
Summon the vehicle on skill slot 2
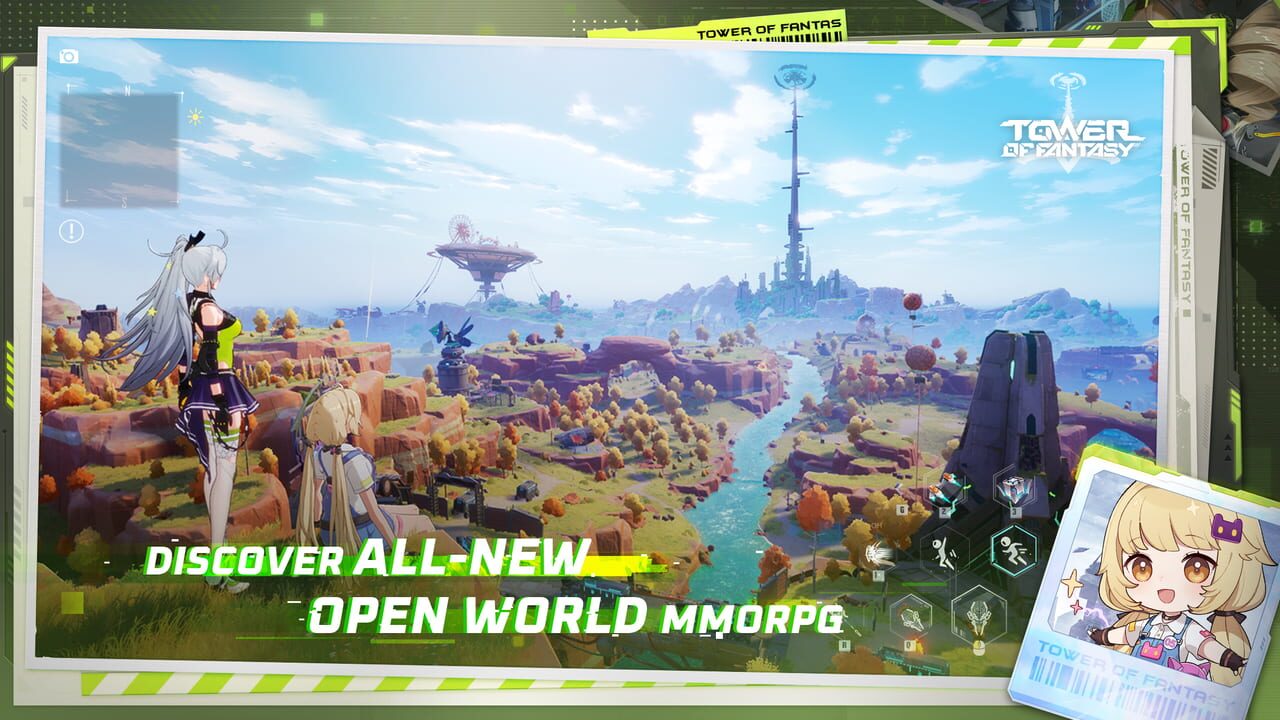tap(943, 490)
